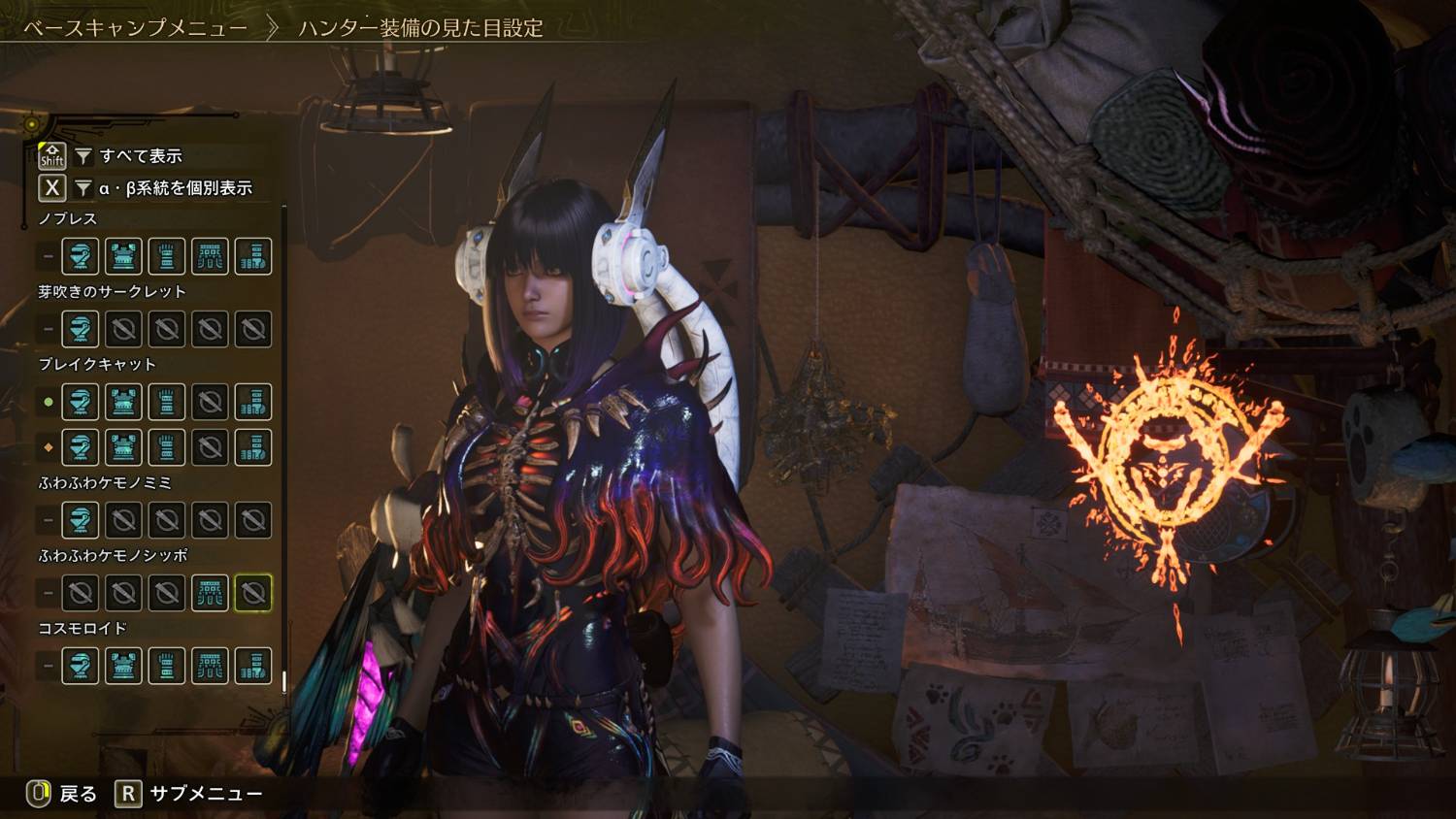Equip the ふわふわケモノミミ head piece
This screenshot has width=1456, height=819.
click(x=81, y=520)
